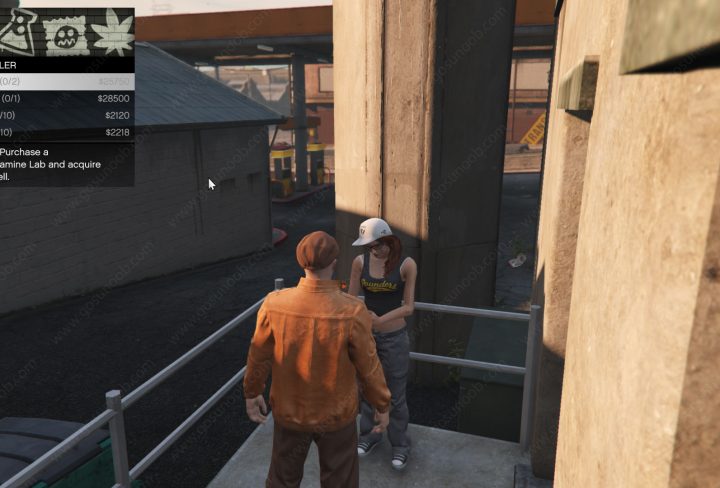The width and height of the screenshot is (720, 488).
Task: Select the $2120 dealer menu entry
Action: click(x=66, y=116)
